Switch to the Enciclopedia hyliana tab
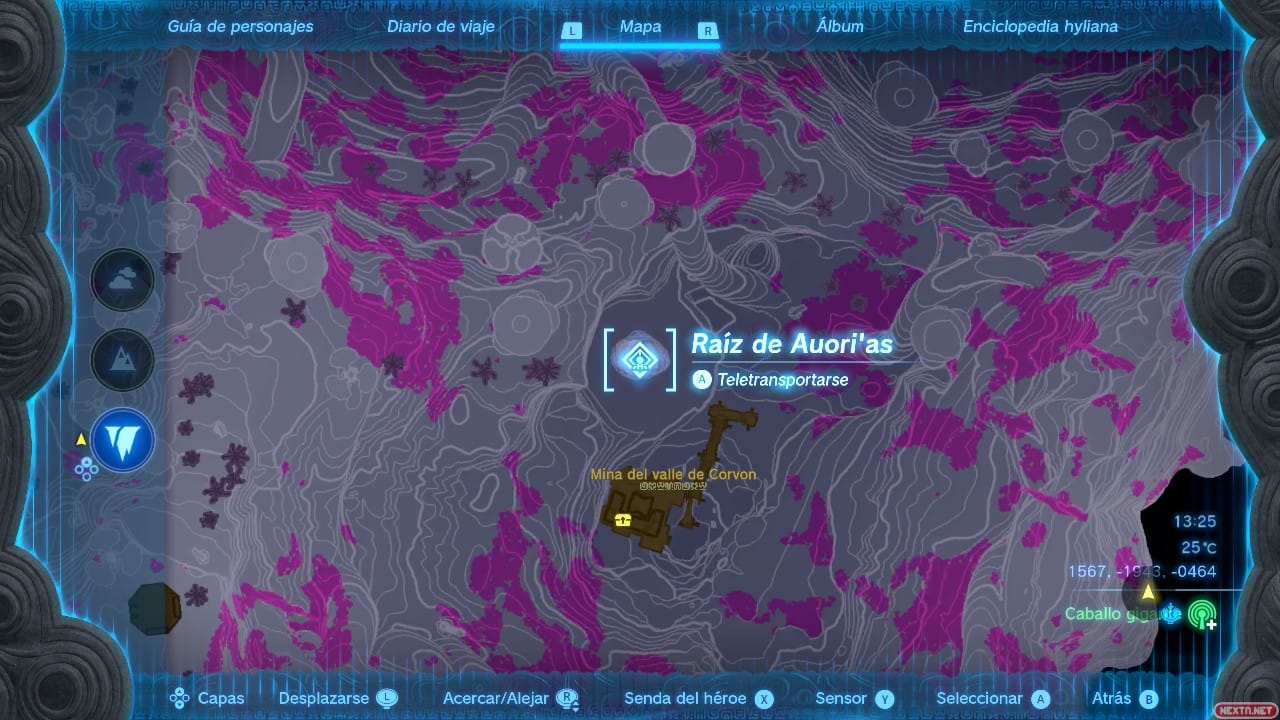 click(x=1040, y=27)
